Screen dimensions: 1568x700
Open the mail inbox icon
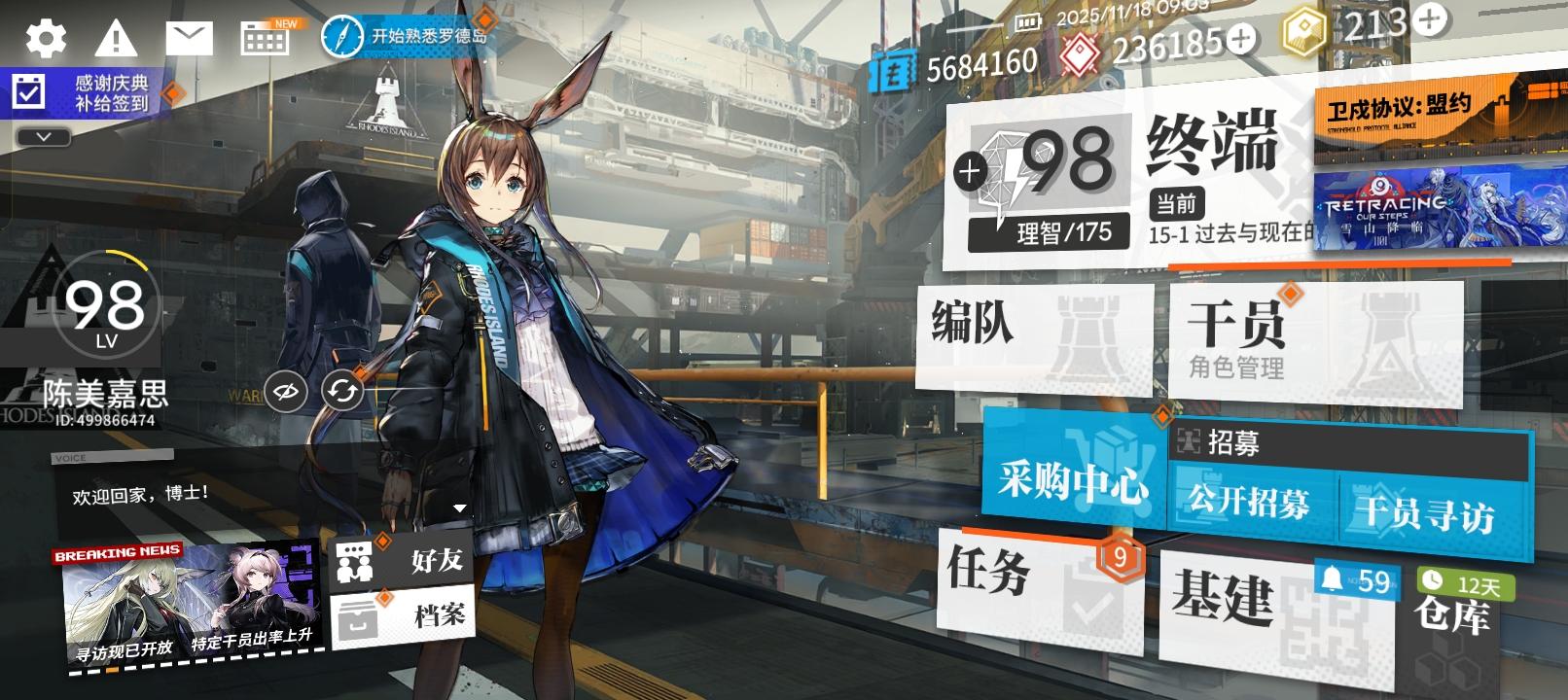coord(191,39)
